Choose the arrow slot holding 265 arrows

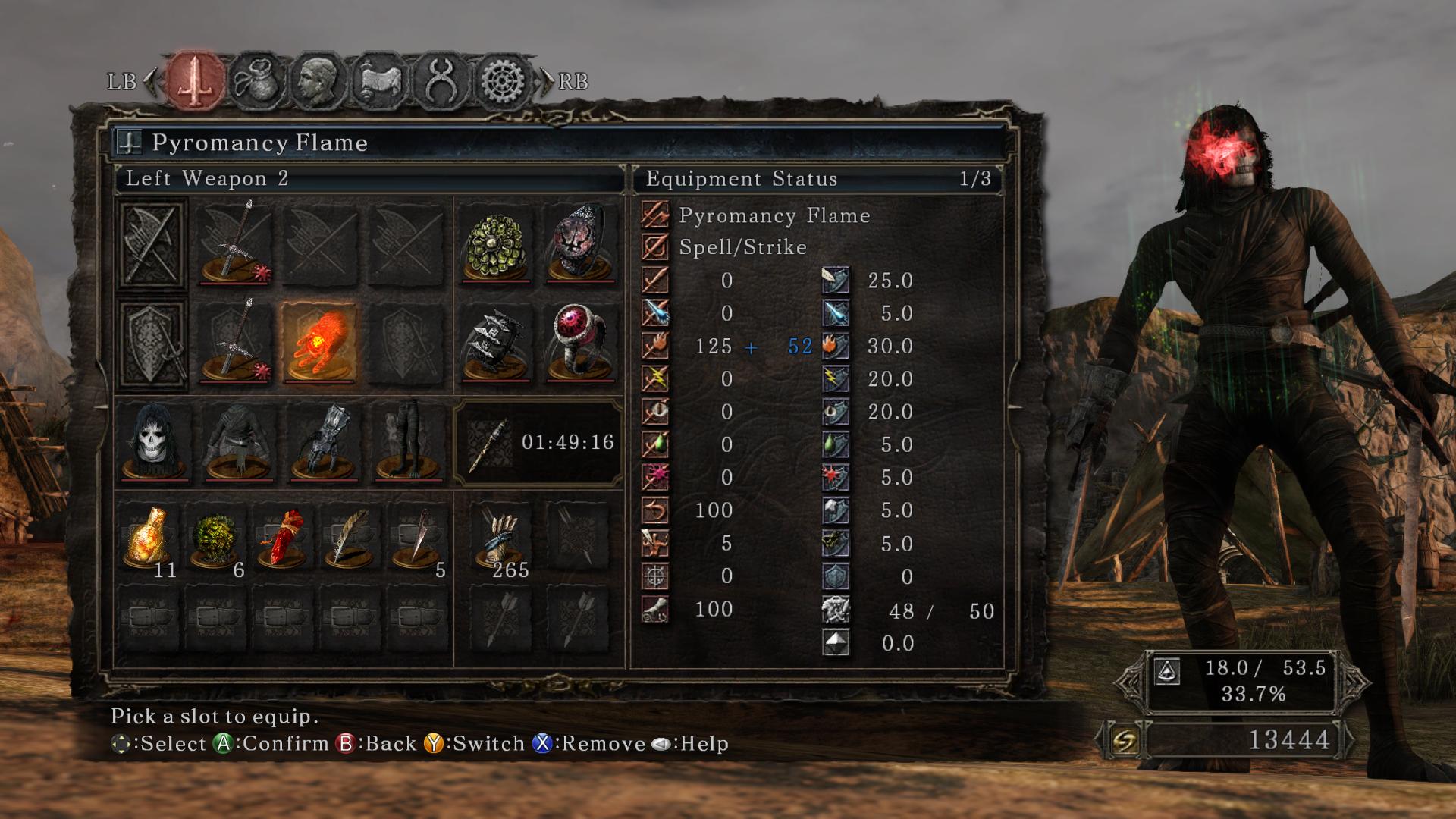coord(500,538)
